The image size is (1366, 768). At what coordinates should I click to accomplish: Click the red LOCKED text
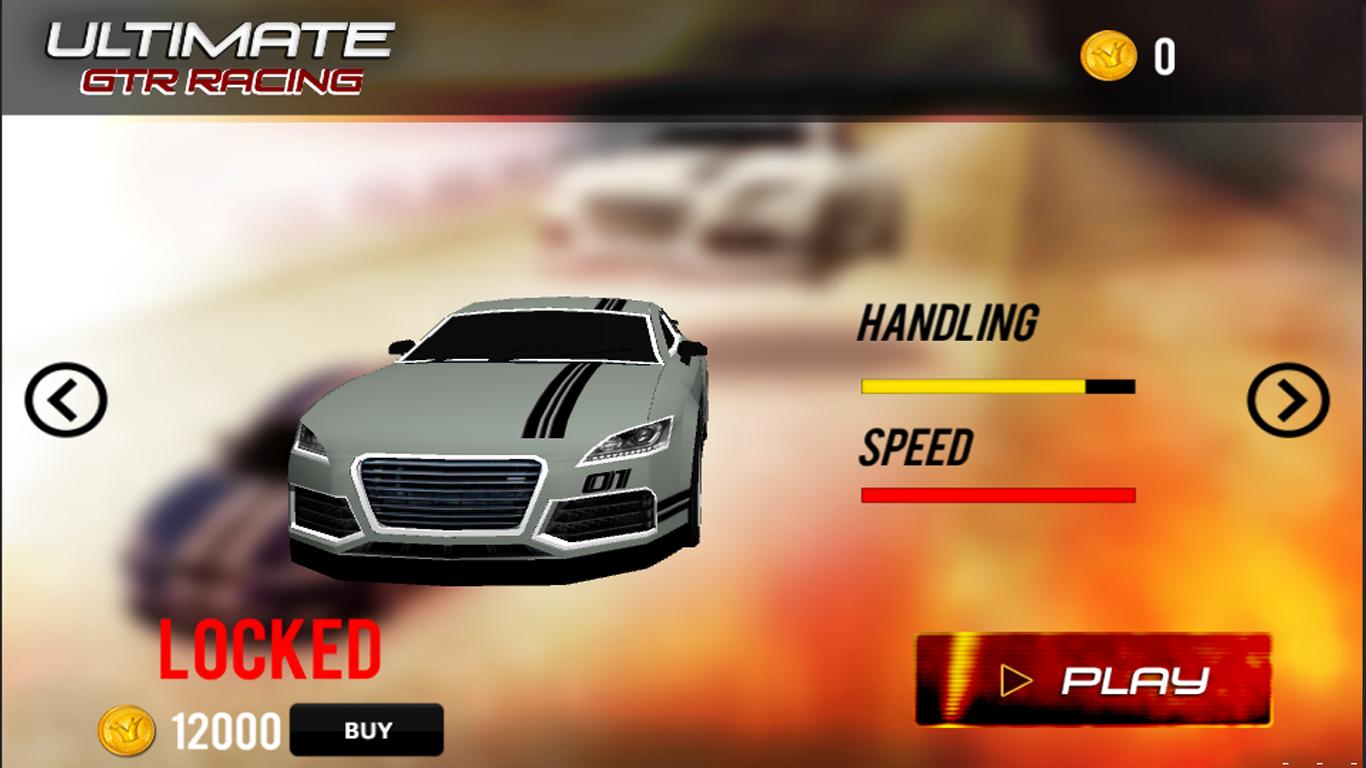(x=272, y=650)
